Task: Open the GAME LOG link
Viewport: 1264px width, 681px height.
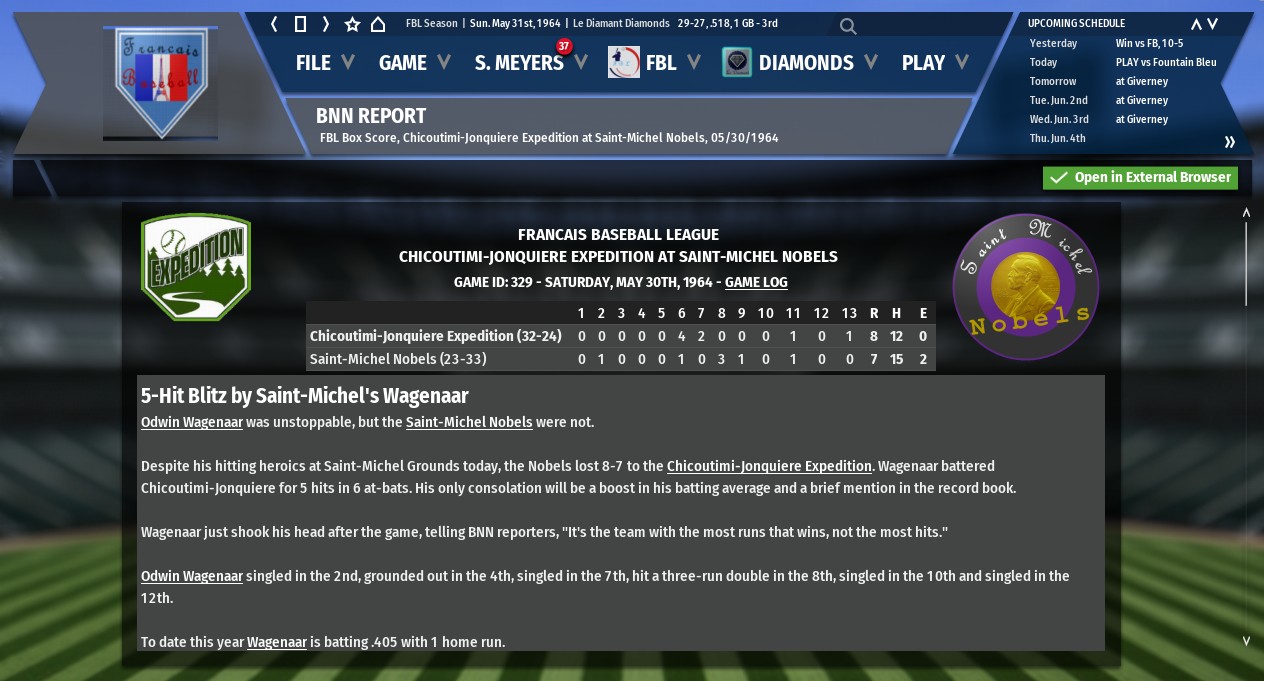Action: click(x=756, y=283)
